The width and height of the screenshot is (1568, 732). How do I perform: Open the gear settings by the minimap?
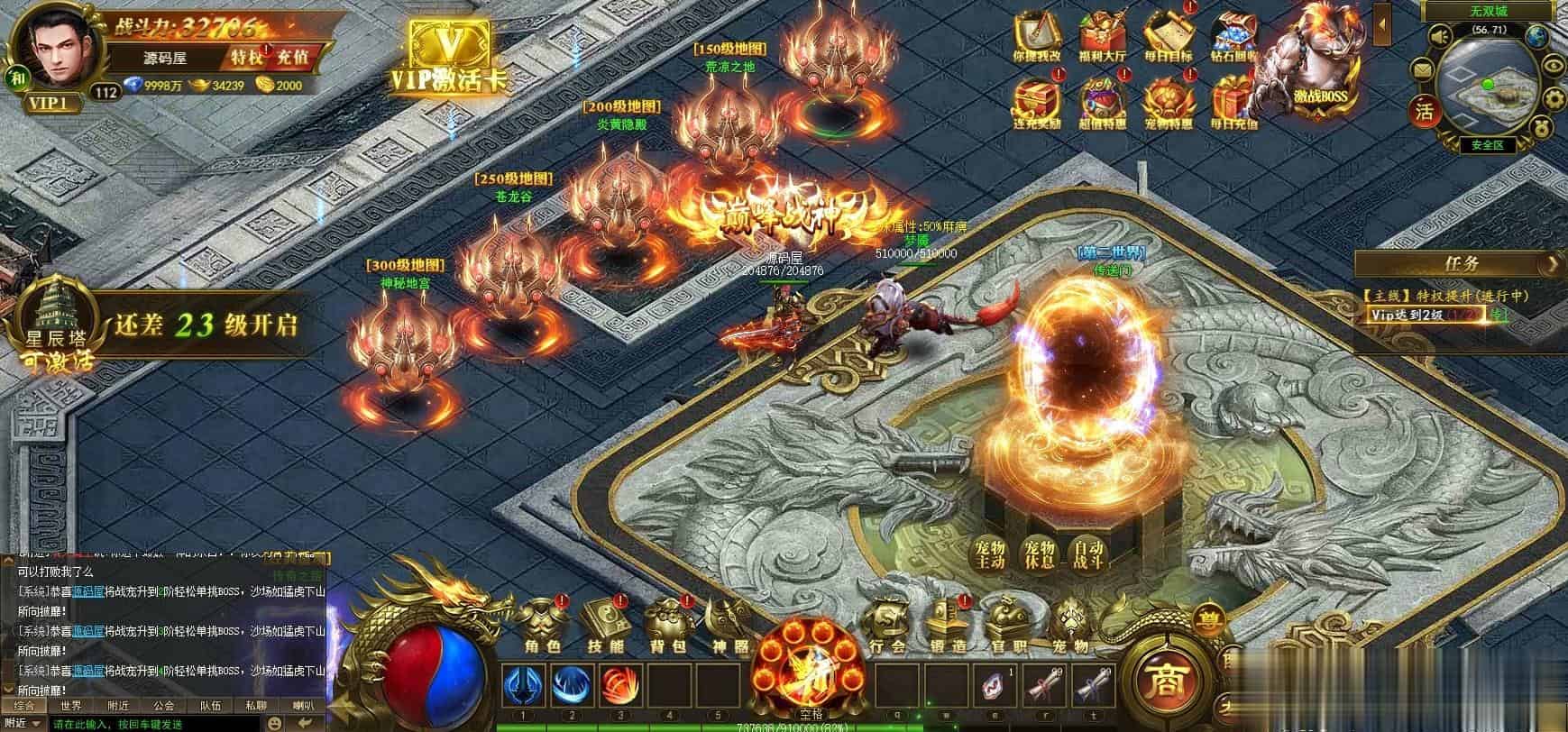[1555, 99]
